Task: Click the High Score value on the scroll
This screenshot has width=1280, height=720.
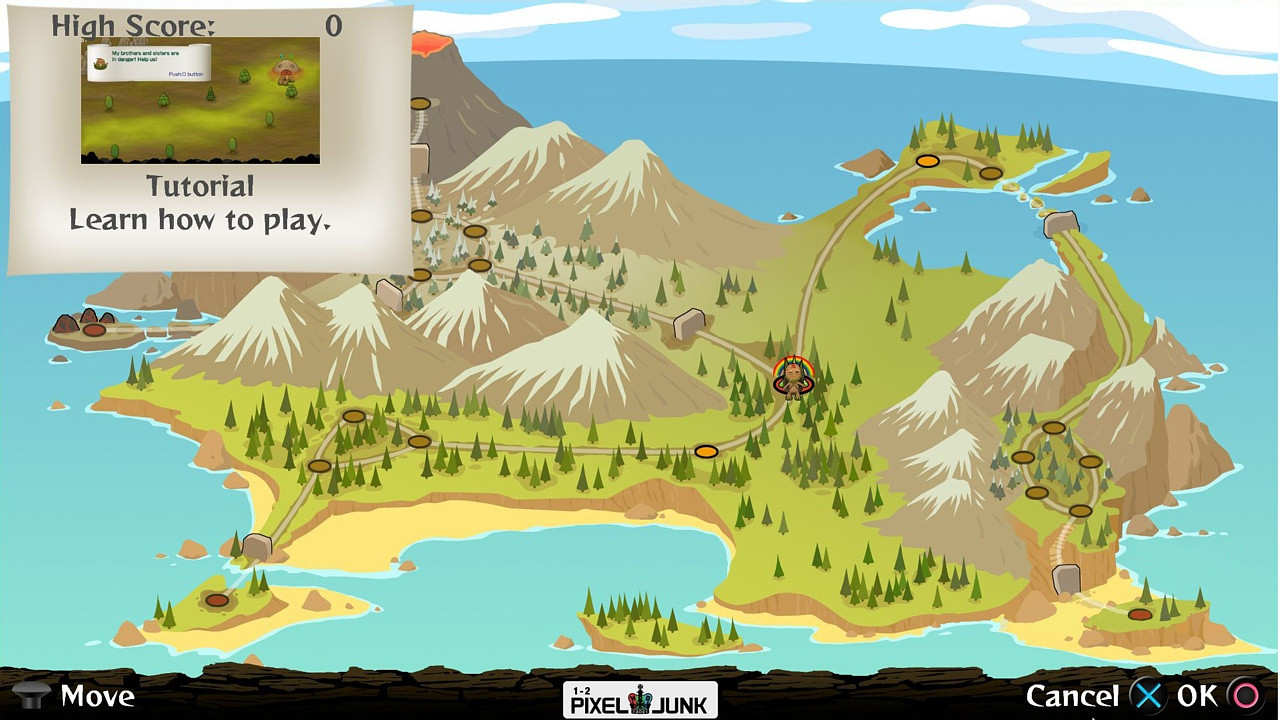Action: [333, 27]
